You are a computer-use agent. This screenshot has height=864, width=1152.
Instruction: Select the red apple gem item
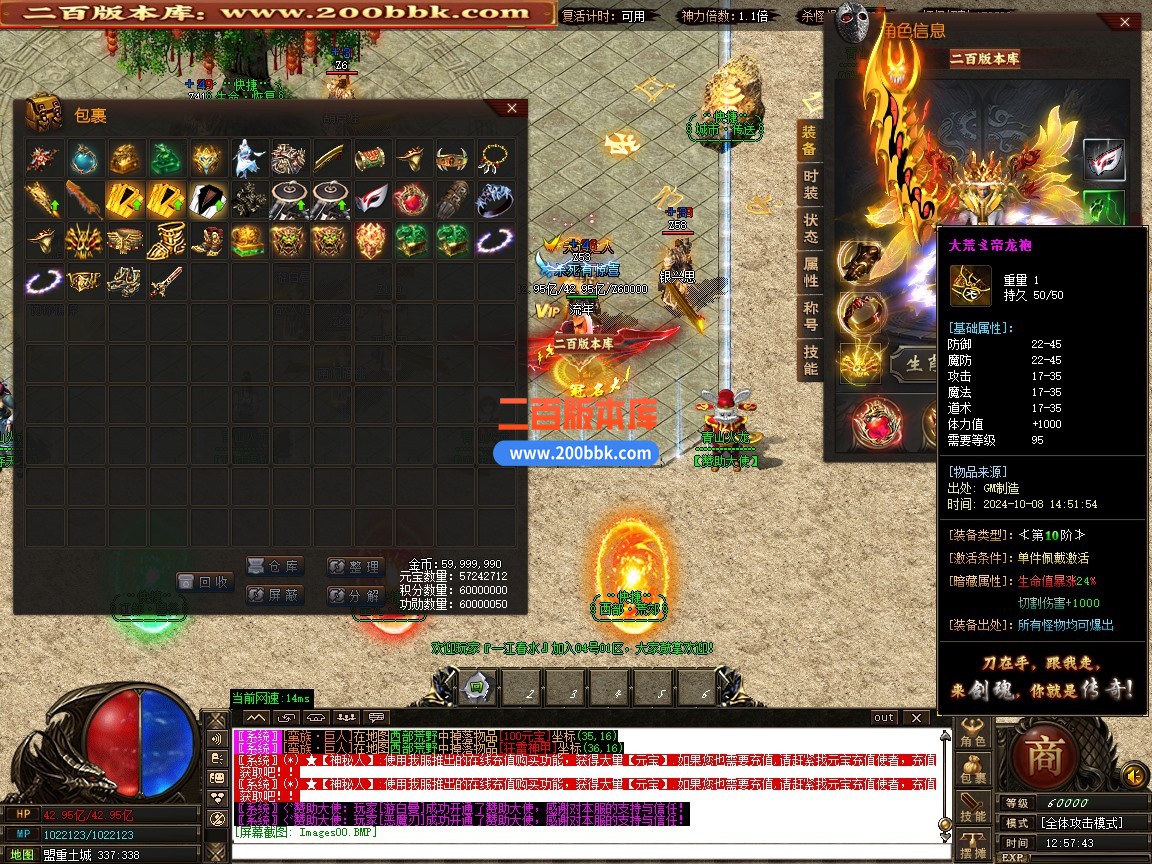click(x=412, y=199)
